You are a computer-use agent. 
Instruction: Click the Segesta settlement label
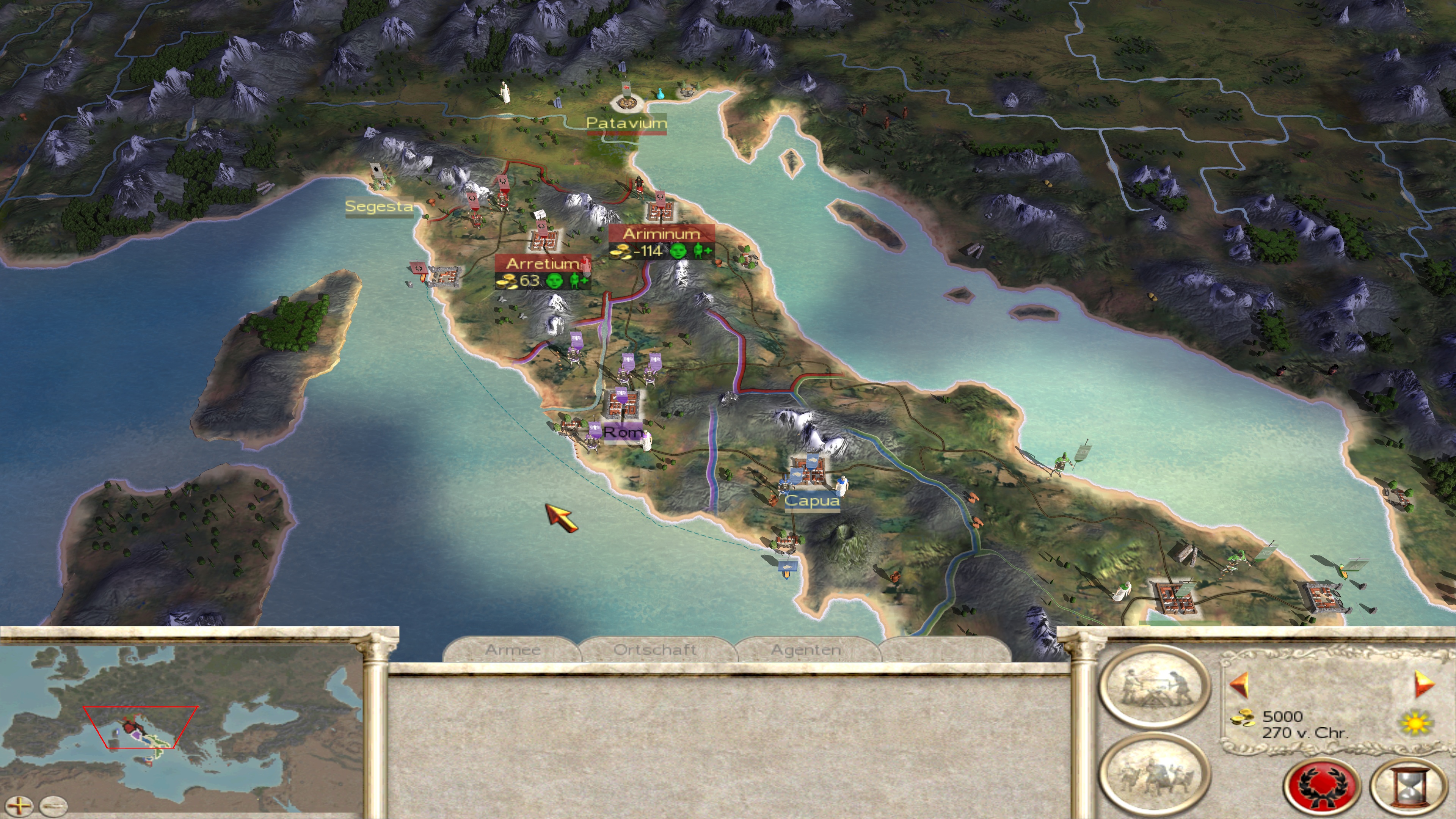pos(379,206)
